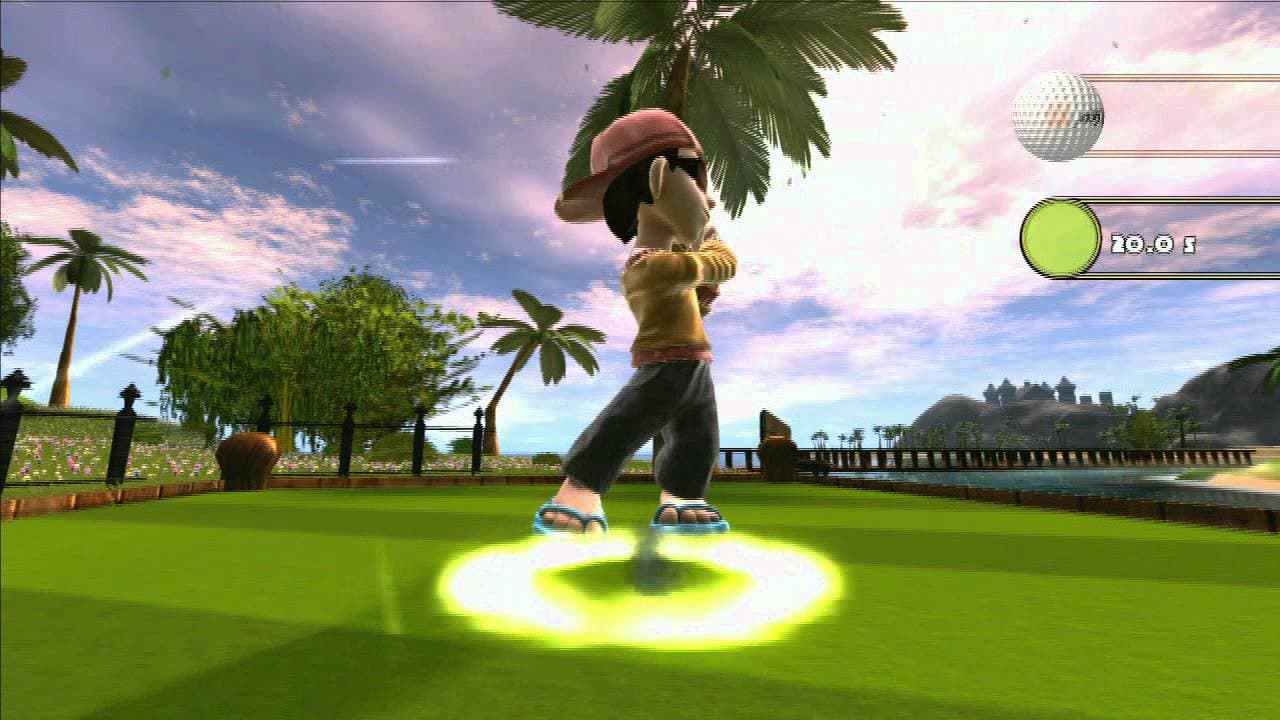The height and width of the screenshot is (720, 1280).
Task: Click the golfer's blue flip-flop sandal
Action: (570, 518)
